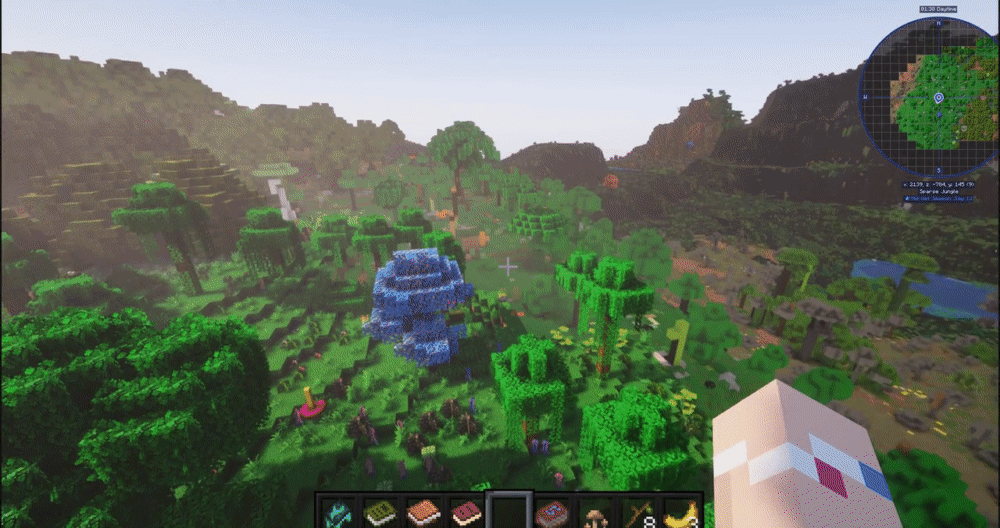Select the banana hotbar slot
The image size is (1000, 528).
[x=681, y=514]
